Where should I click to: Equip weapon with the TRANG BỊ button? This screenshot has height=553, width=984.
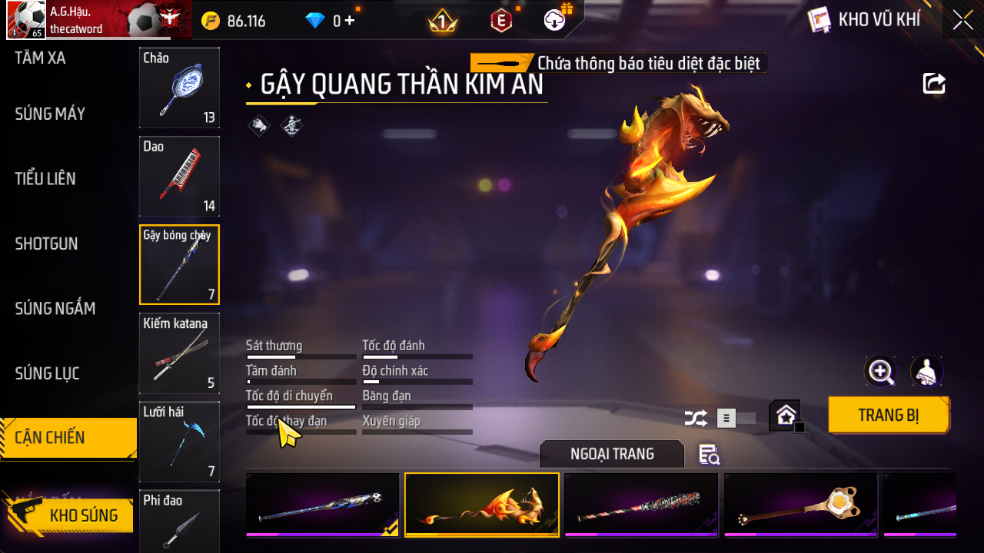[888, 415]
